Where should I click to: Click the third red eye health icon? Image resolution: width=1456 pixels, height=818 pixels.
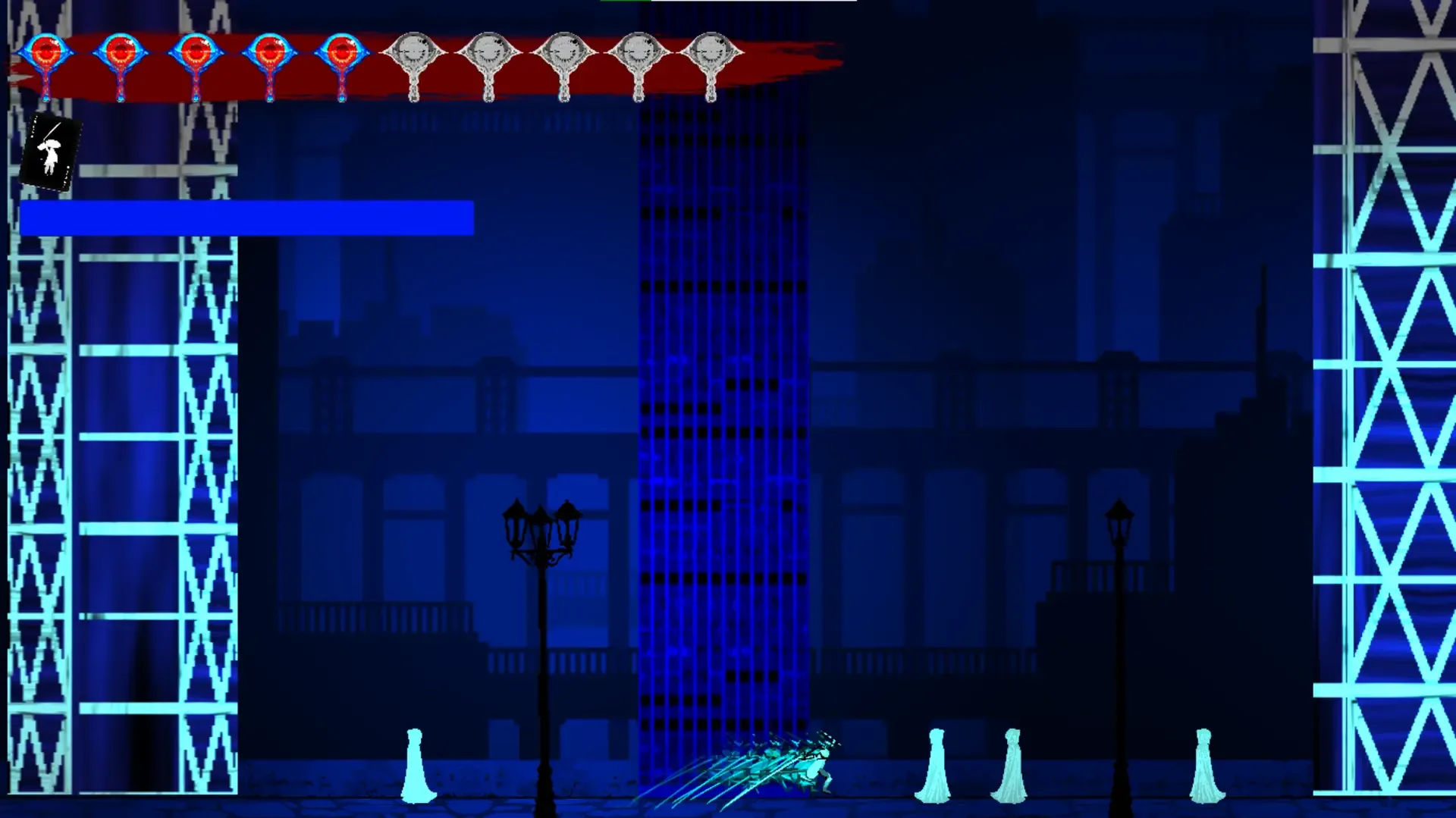(196, 49)
